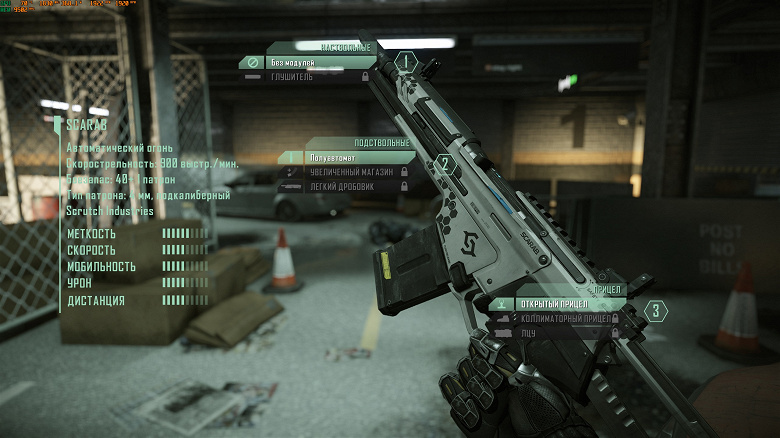780x438 pixels.
Task: Select the Полуавтомат underbarrel option
Action: 345,158
